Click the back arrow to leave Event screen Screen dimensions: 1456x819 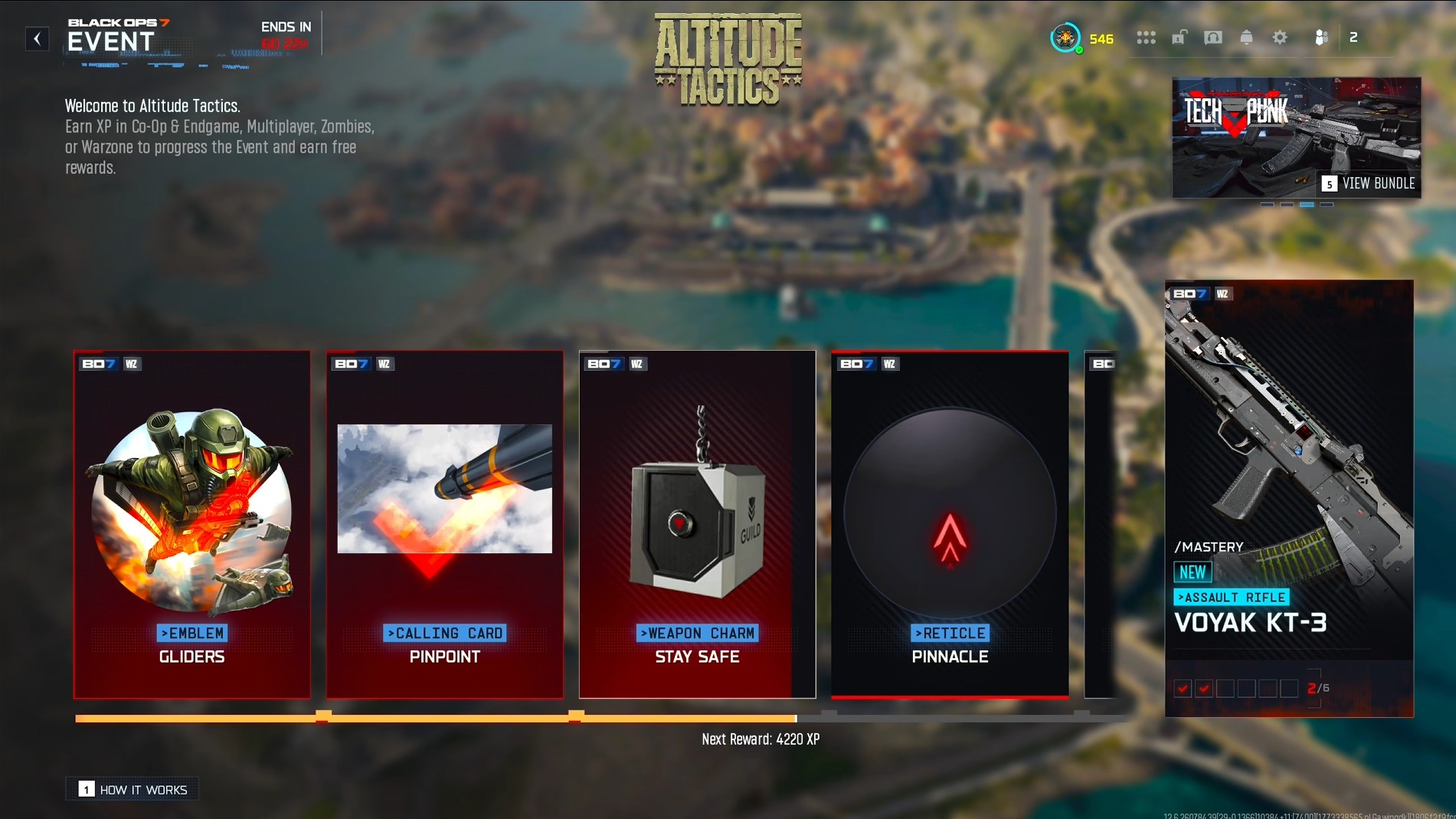36,38
